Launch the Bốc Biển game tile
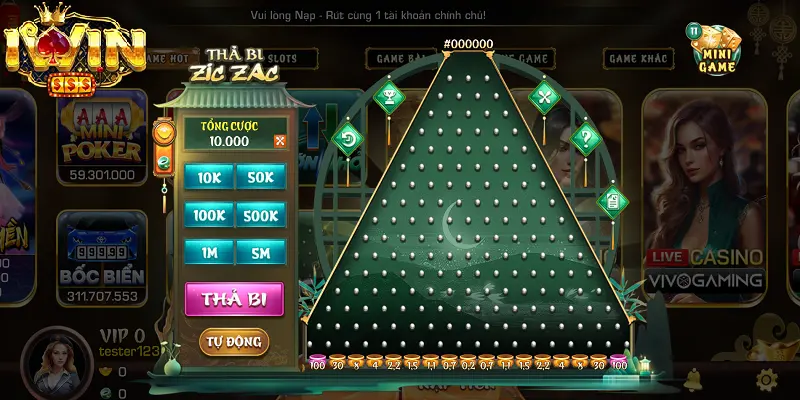 [102, 258]
